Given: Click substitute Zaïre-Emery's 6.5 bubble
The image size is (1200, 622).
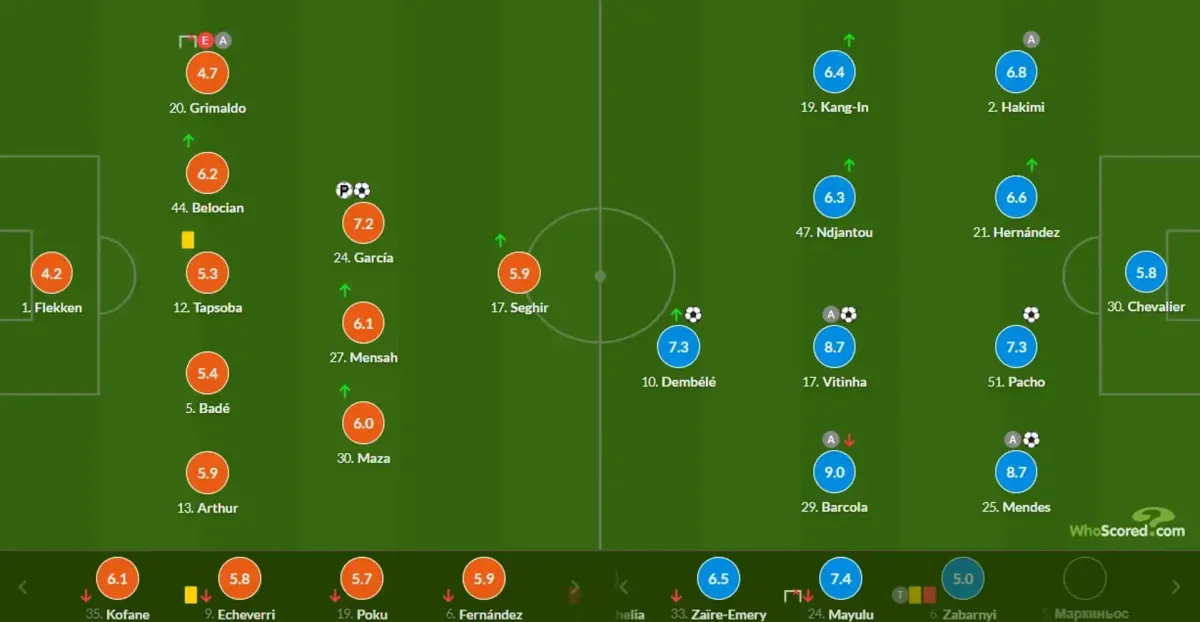Looking at the screenshot, I should coord(718,578).
